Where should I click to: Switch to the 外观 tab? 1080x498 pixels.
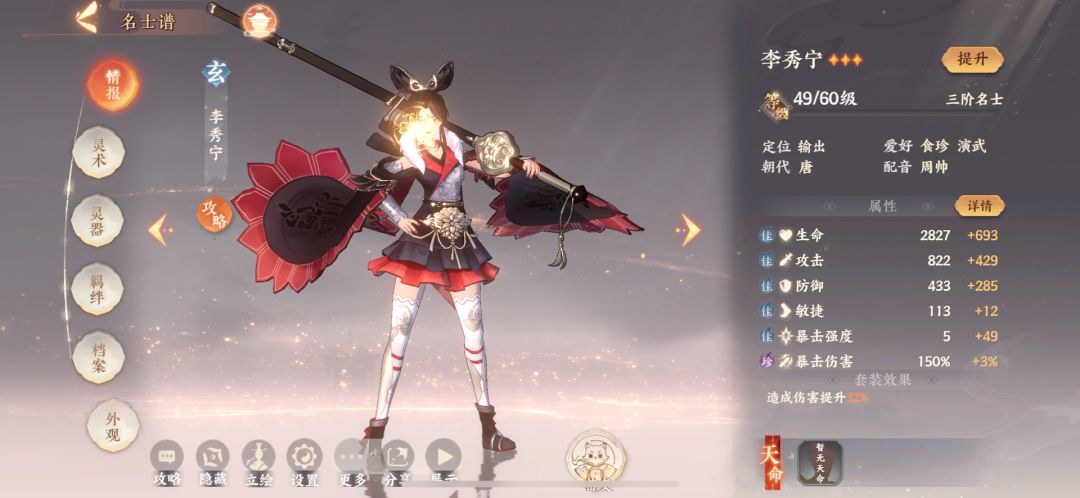click(x=99, y=425)
